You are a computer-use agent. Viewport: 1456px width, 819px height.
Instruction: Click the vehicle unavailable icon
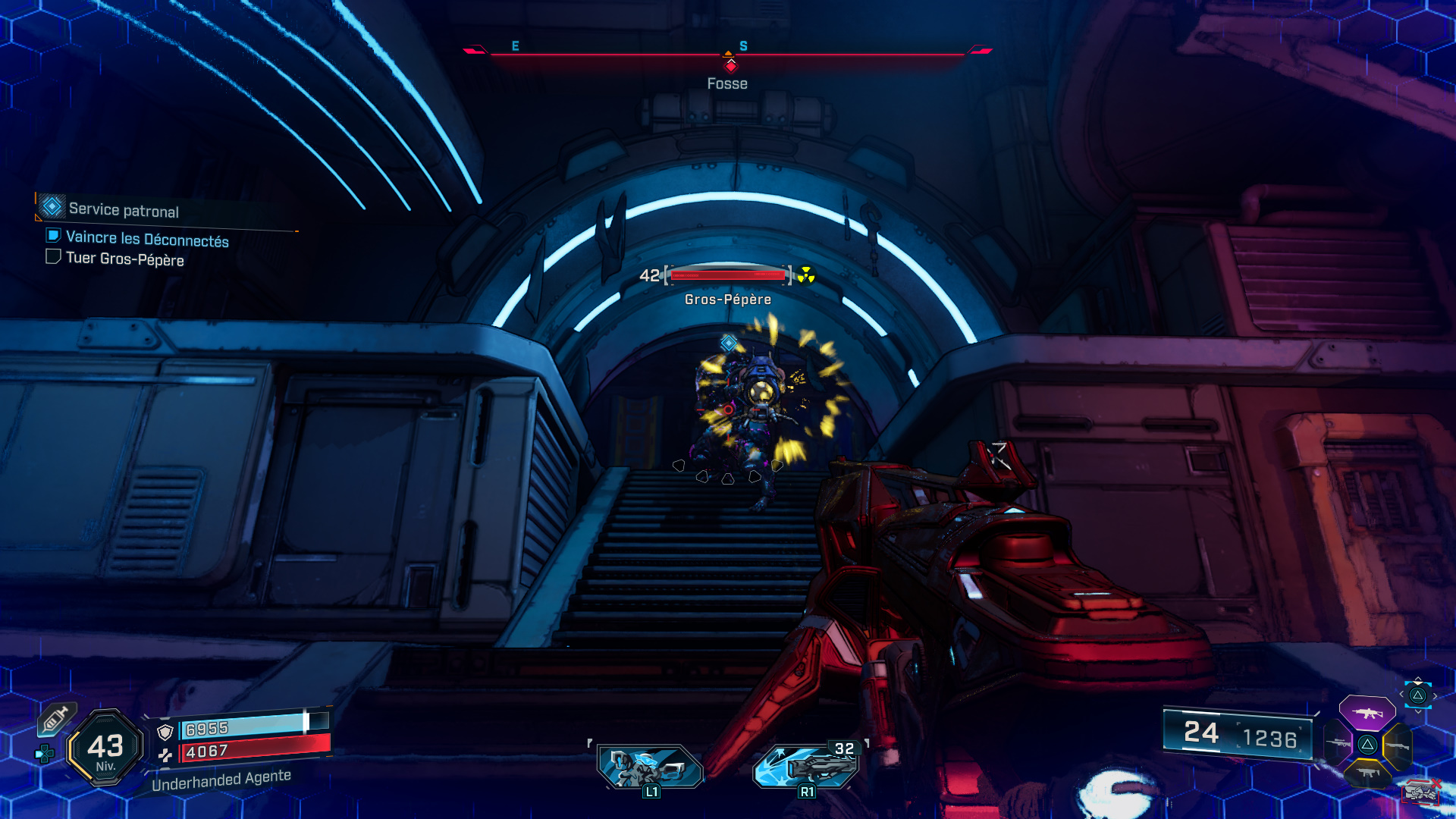(x=1421, y=792)
